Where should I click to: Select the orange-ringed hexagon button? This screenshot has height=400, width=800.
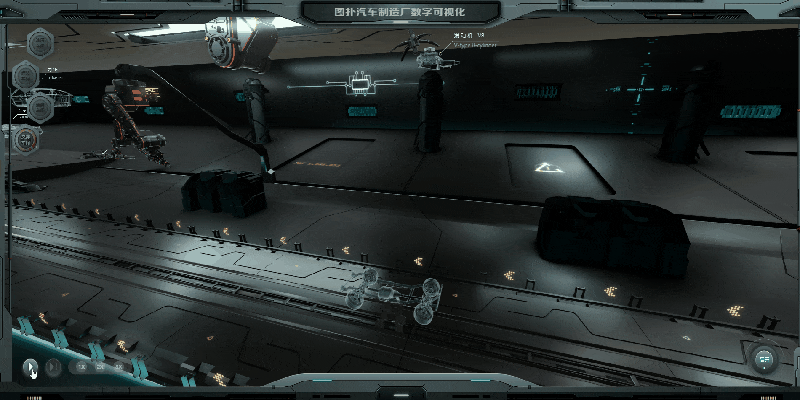(x=24, y=138)
